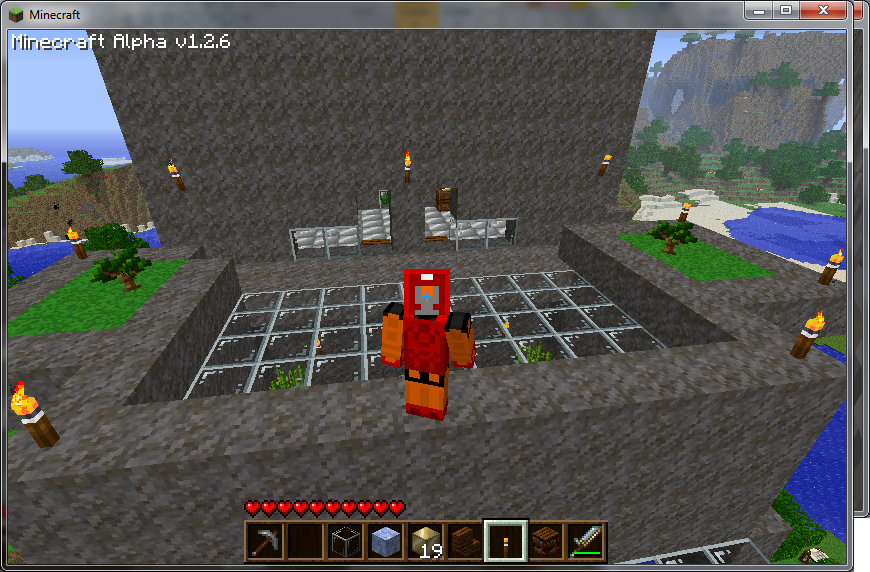Equip the sword from the hotbar
Viewport: 870px width, 572px height.
pos(585,540)
